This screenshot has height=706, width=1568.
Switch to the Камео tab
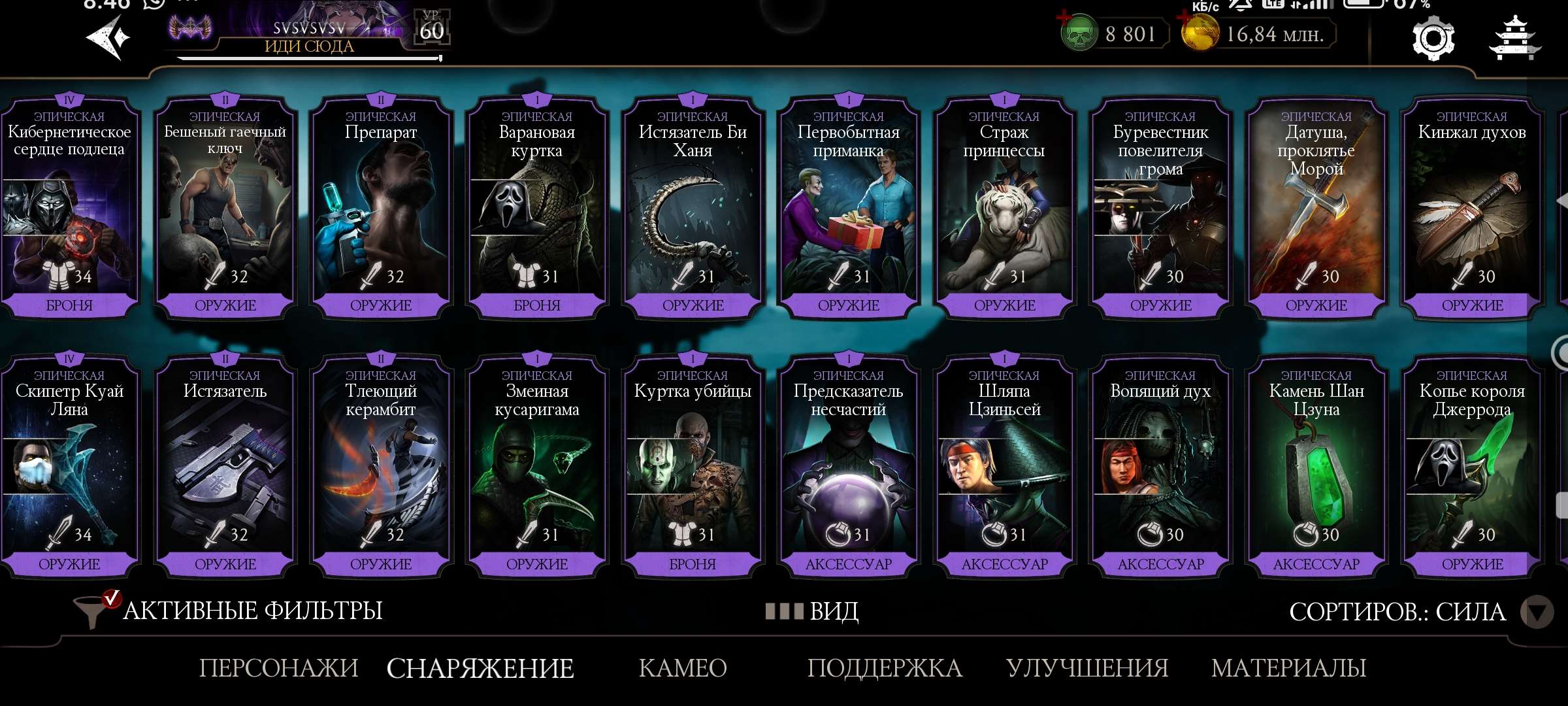pos(683,668)
